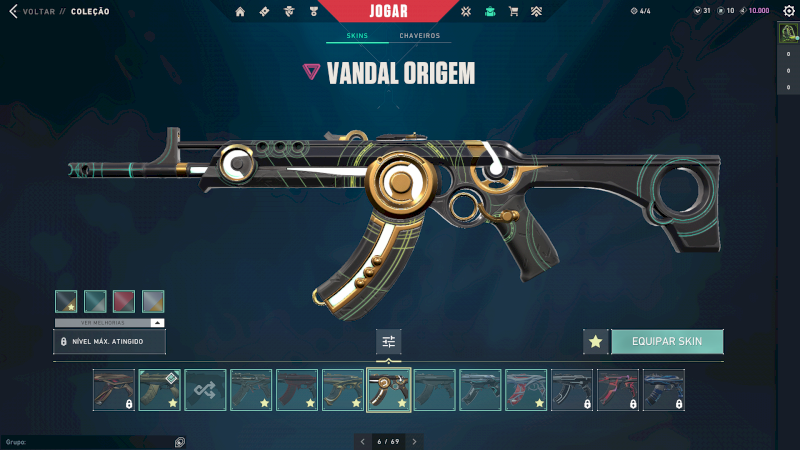Viewport: 800px width, 450px height.
Task: Open the home icon in top navigation
Action: coord(240,12)
